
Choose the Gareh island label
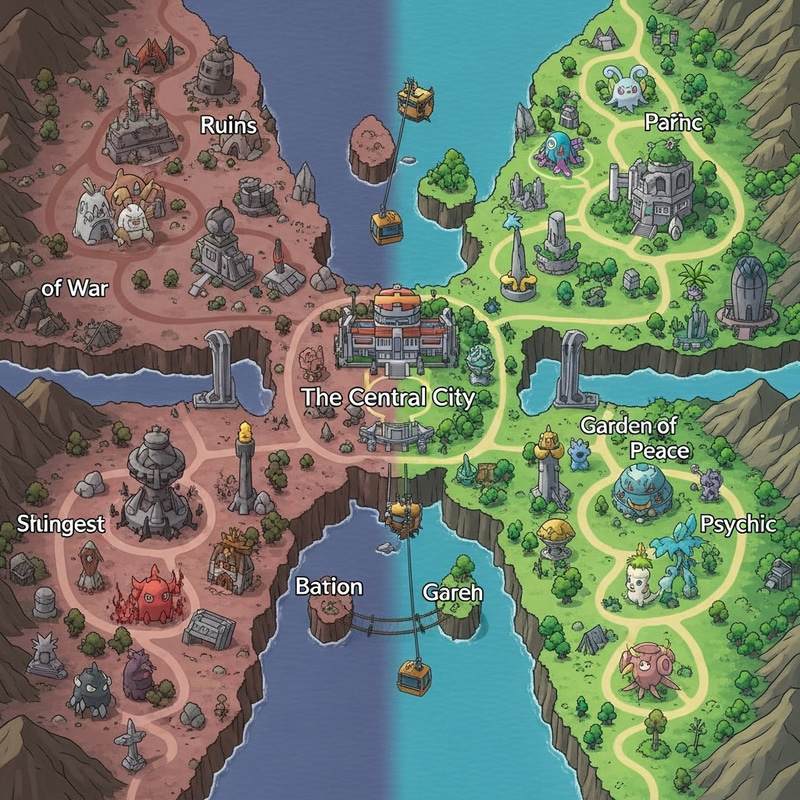[x=453, y=592]
